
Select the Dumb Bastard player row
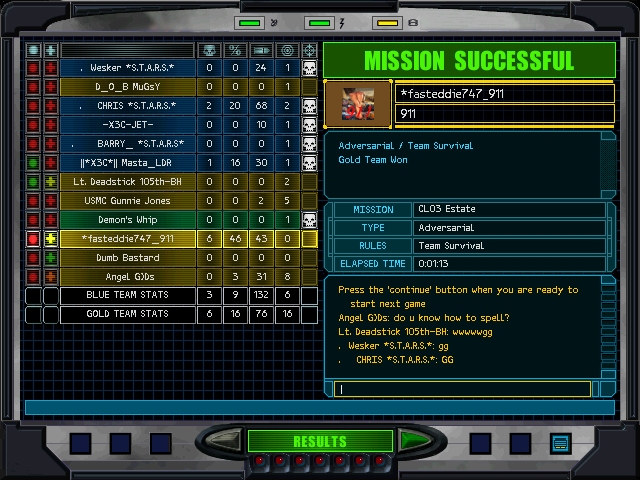tap(127, 258)
